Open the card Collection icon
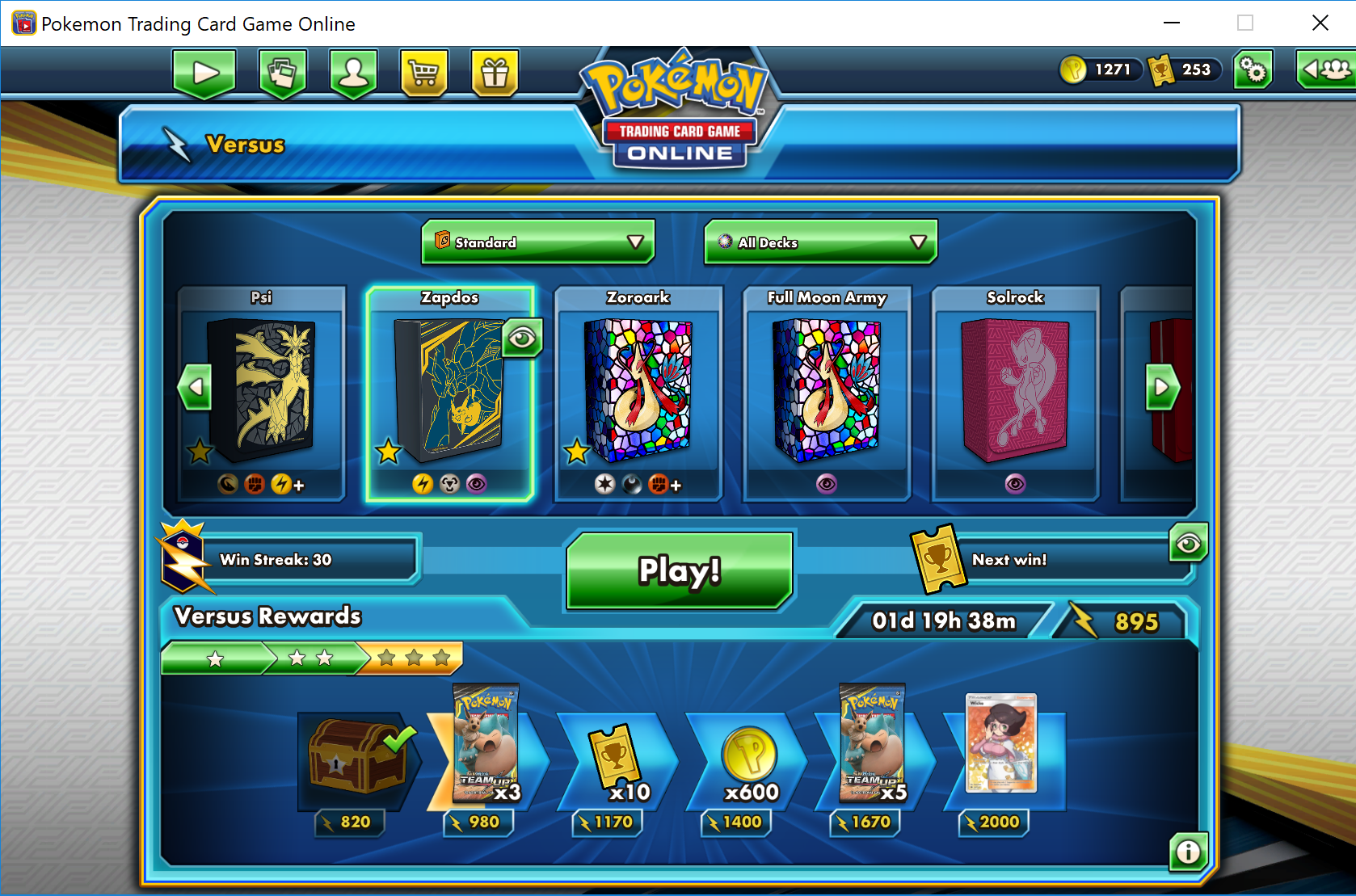Screen dimensions: 1356x896 pyautogui.click(x=281, y=73)
